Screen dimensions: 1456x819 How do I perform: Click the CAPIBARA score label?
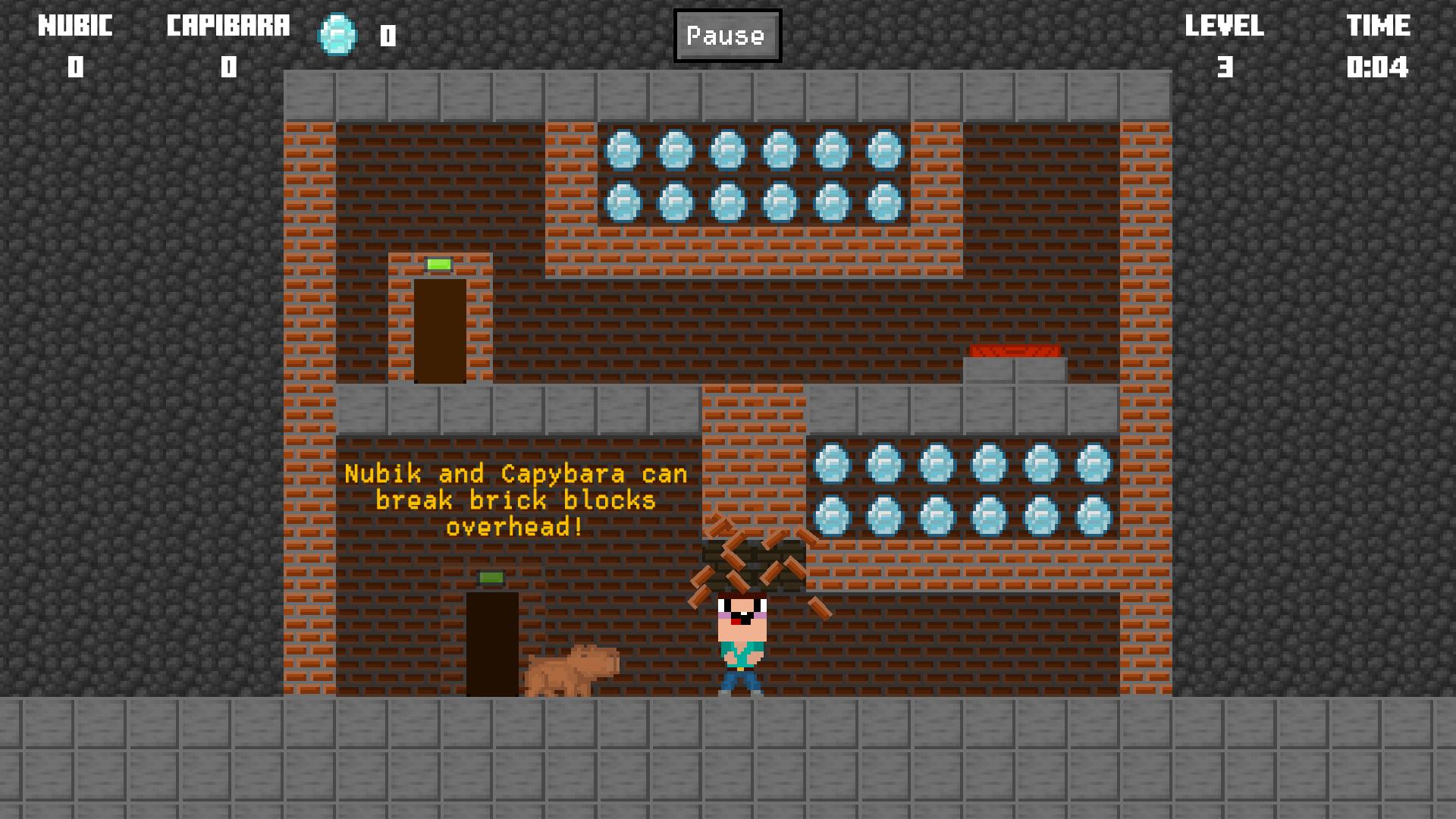click(227, 25)
